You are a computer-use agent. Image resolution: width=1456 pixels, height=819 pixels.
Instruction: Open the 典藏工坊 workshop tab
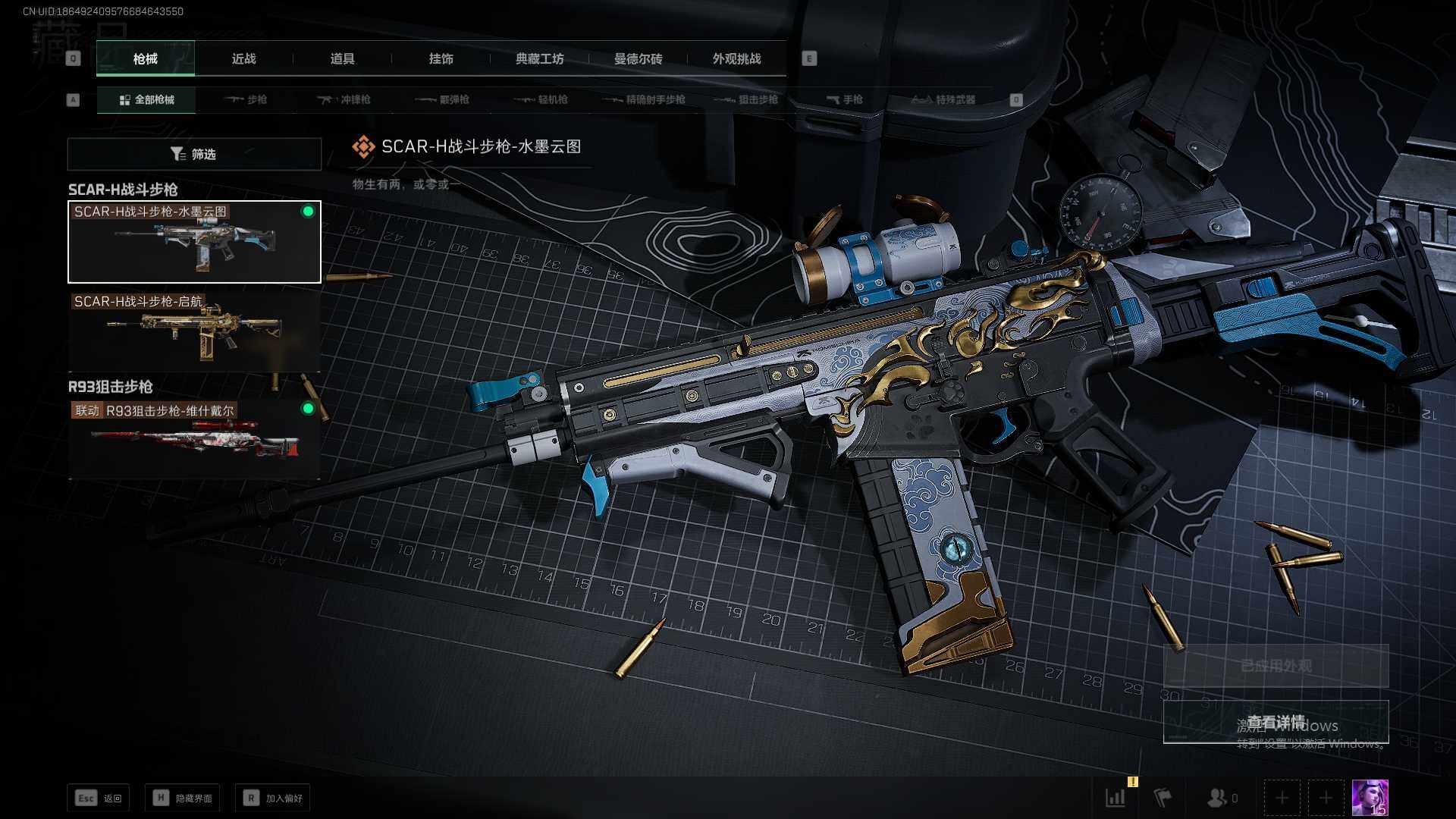pyautogui.click(x=539, y=58)
